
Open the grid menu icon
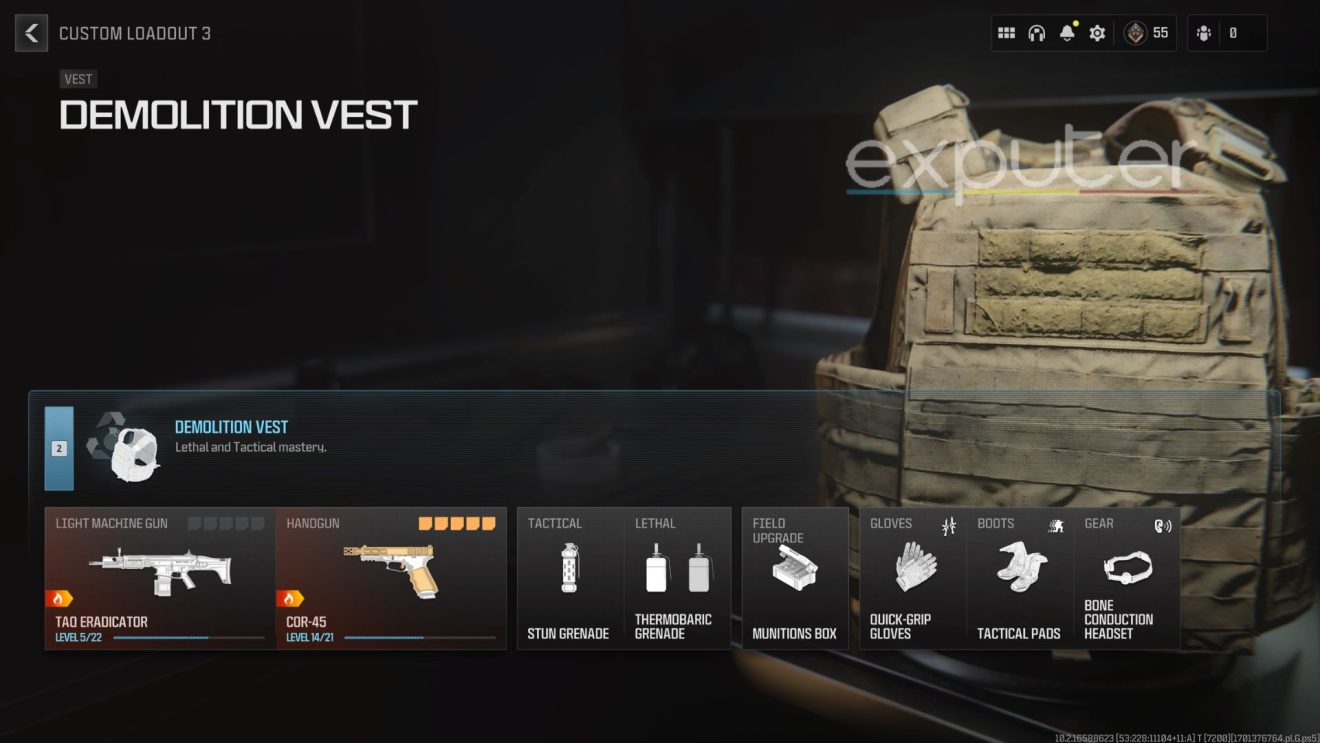[1006, 32]
